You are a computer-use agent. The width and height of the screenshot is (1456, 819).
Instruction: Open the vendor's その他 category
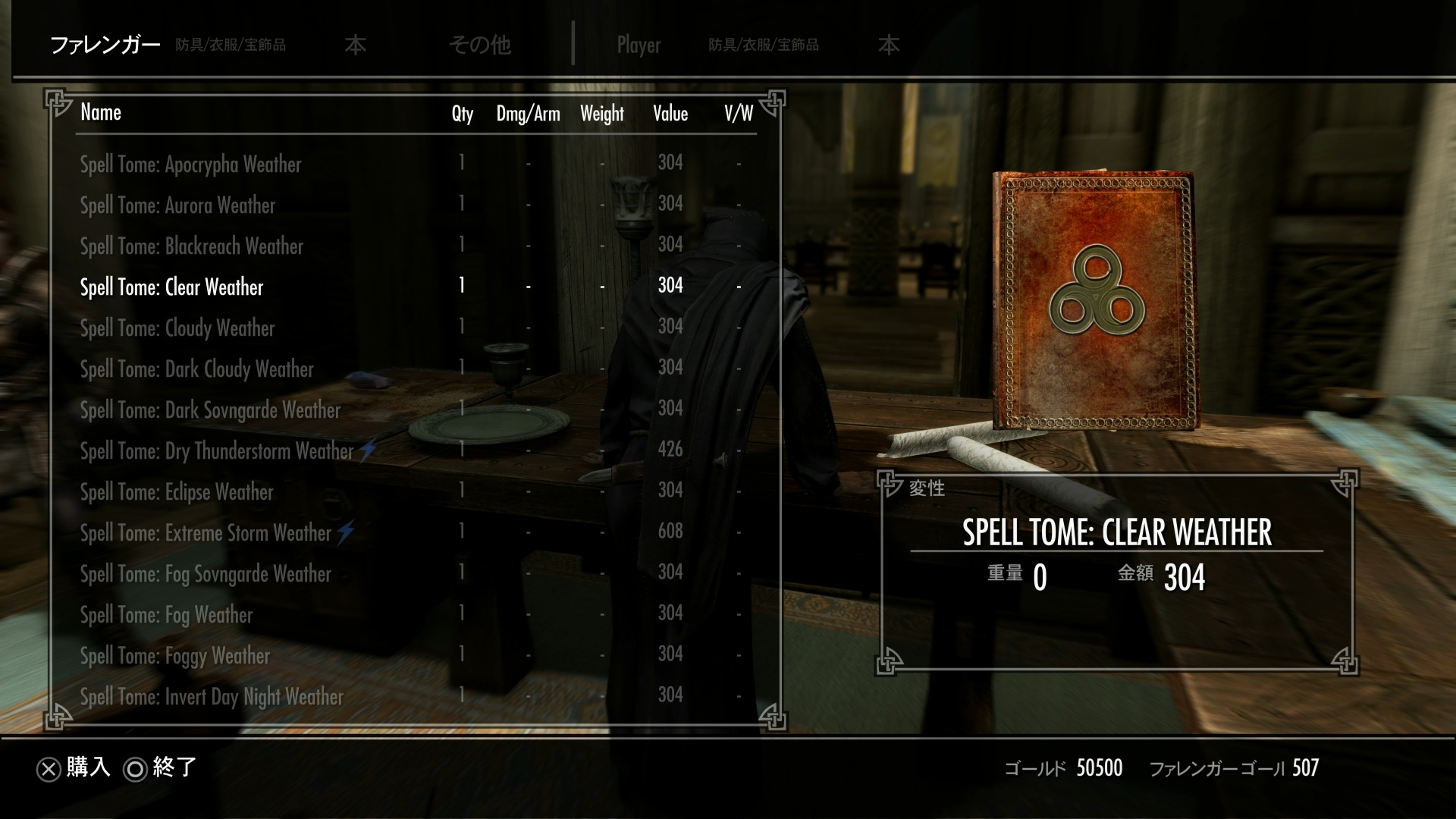pyautogui.click(x=479, y=45)
